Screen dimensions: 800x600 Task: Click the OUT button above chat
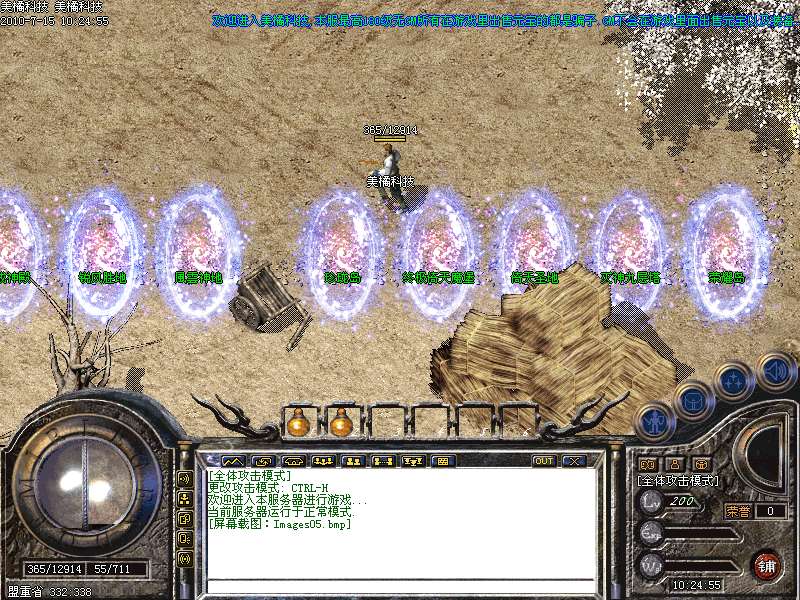[544, 461]
